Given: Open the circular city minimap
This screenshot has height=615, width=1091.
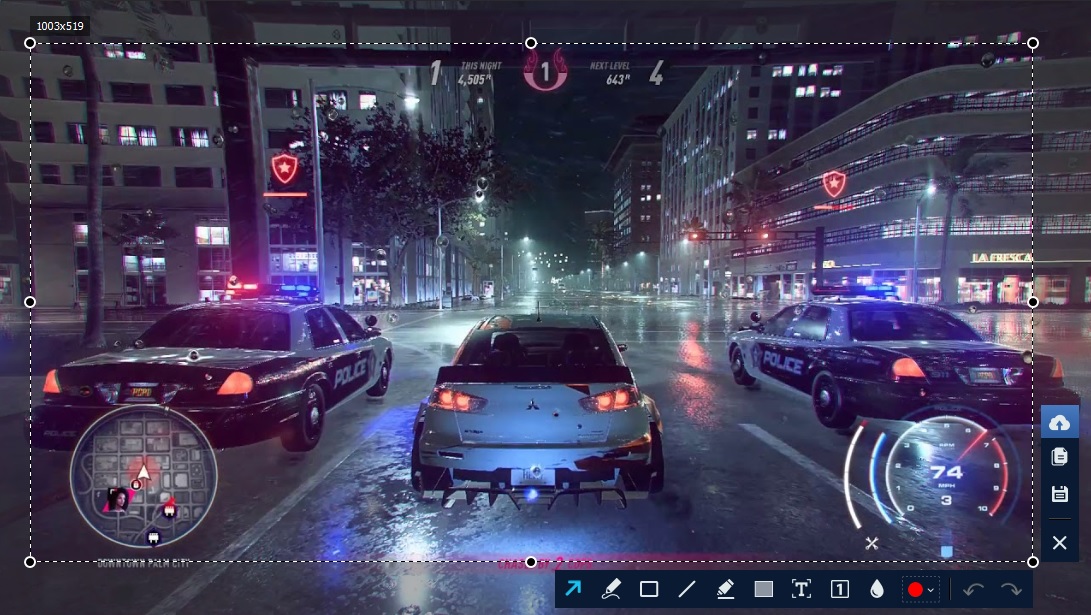Looking at the screenshot, I should 142,477.
